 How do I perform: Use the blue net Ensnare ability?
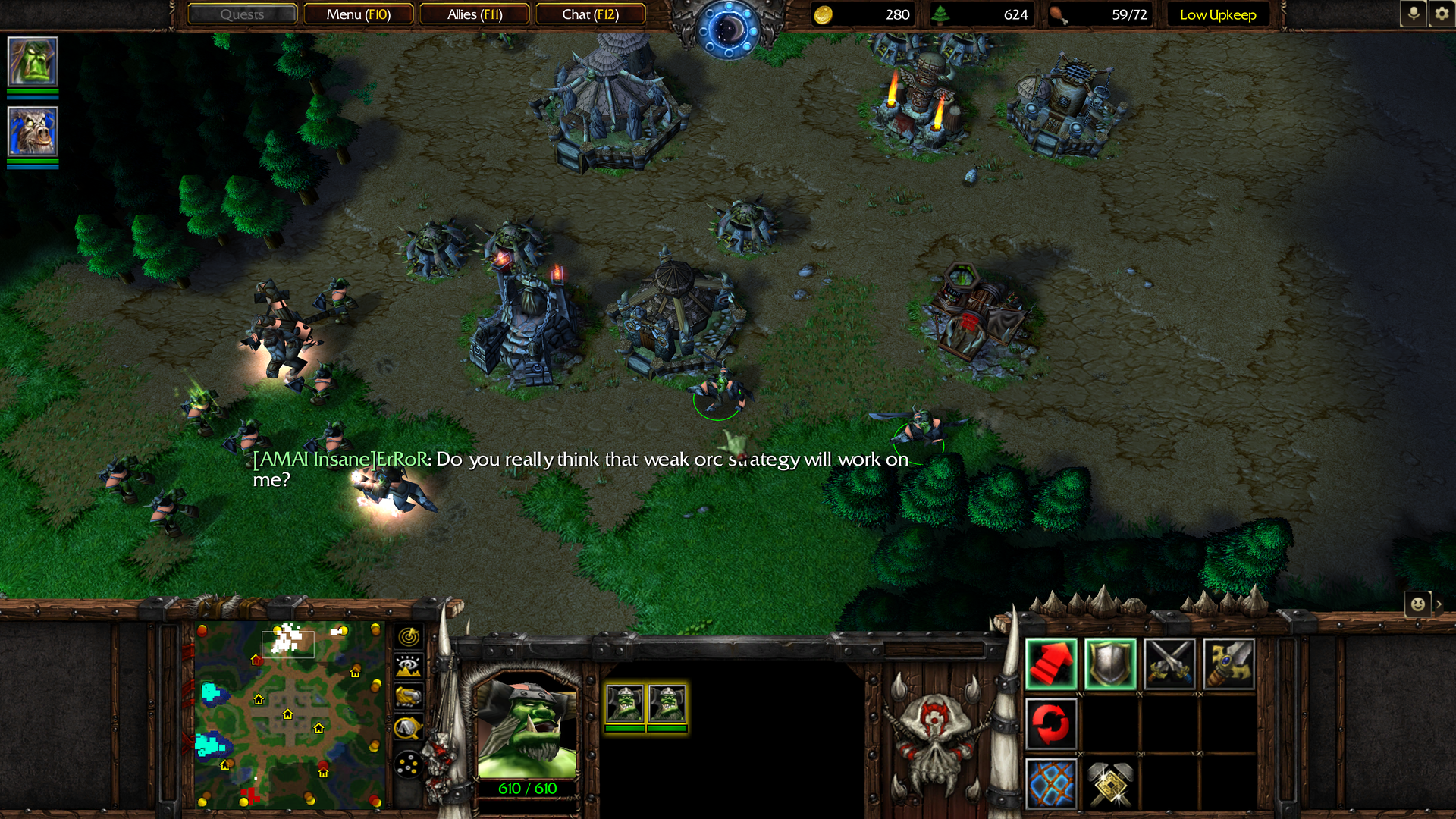pos(1051,783)
